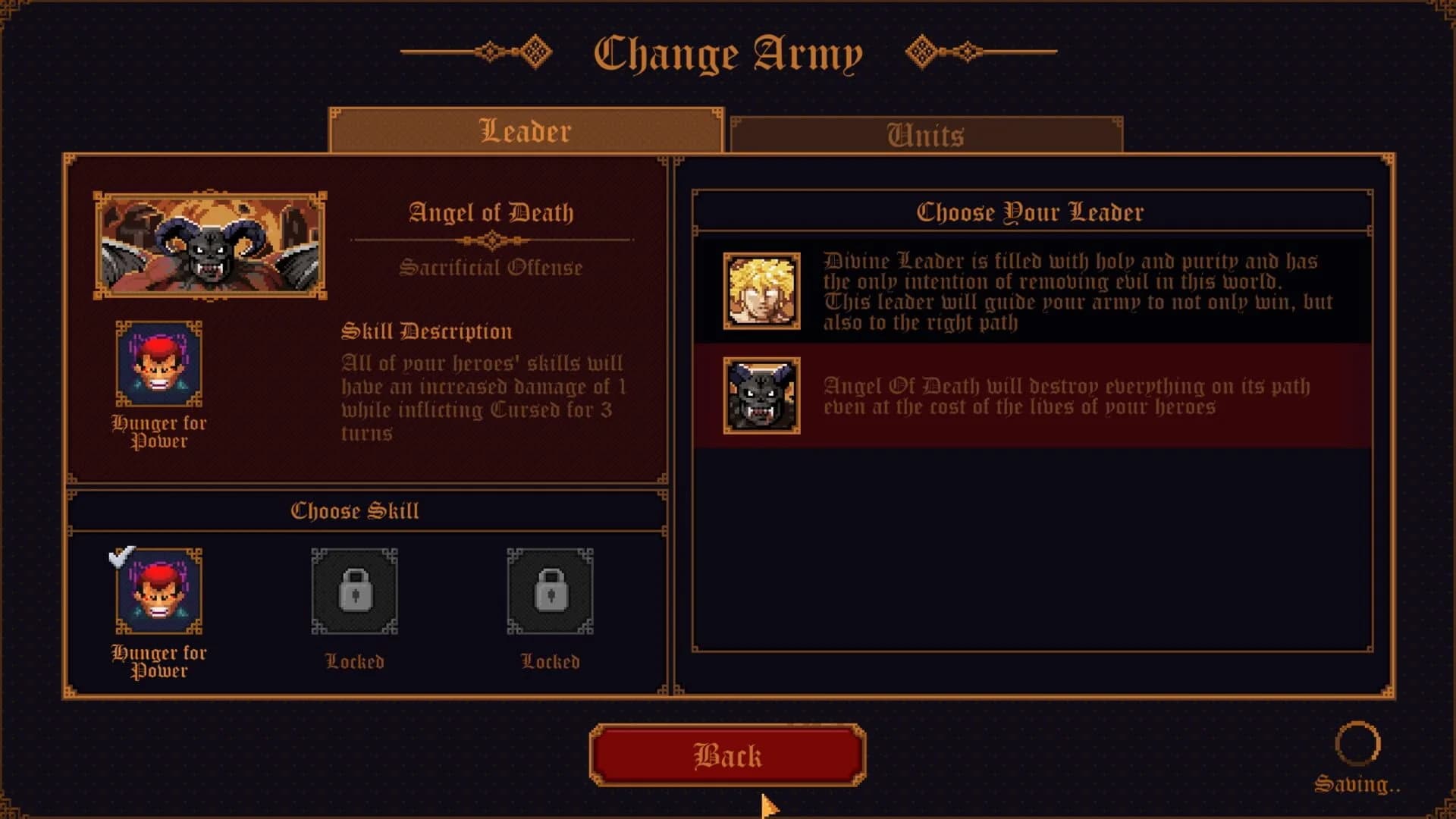
Task: Click the Sacrificial Offense subtitle link
Action: (491, 267)
